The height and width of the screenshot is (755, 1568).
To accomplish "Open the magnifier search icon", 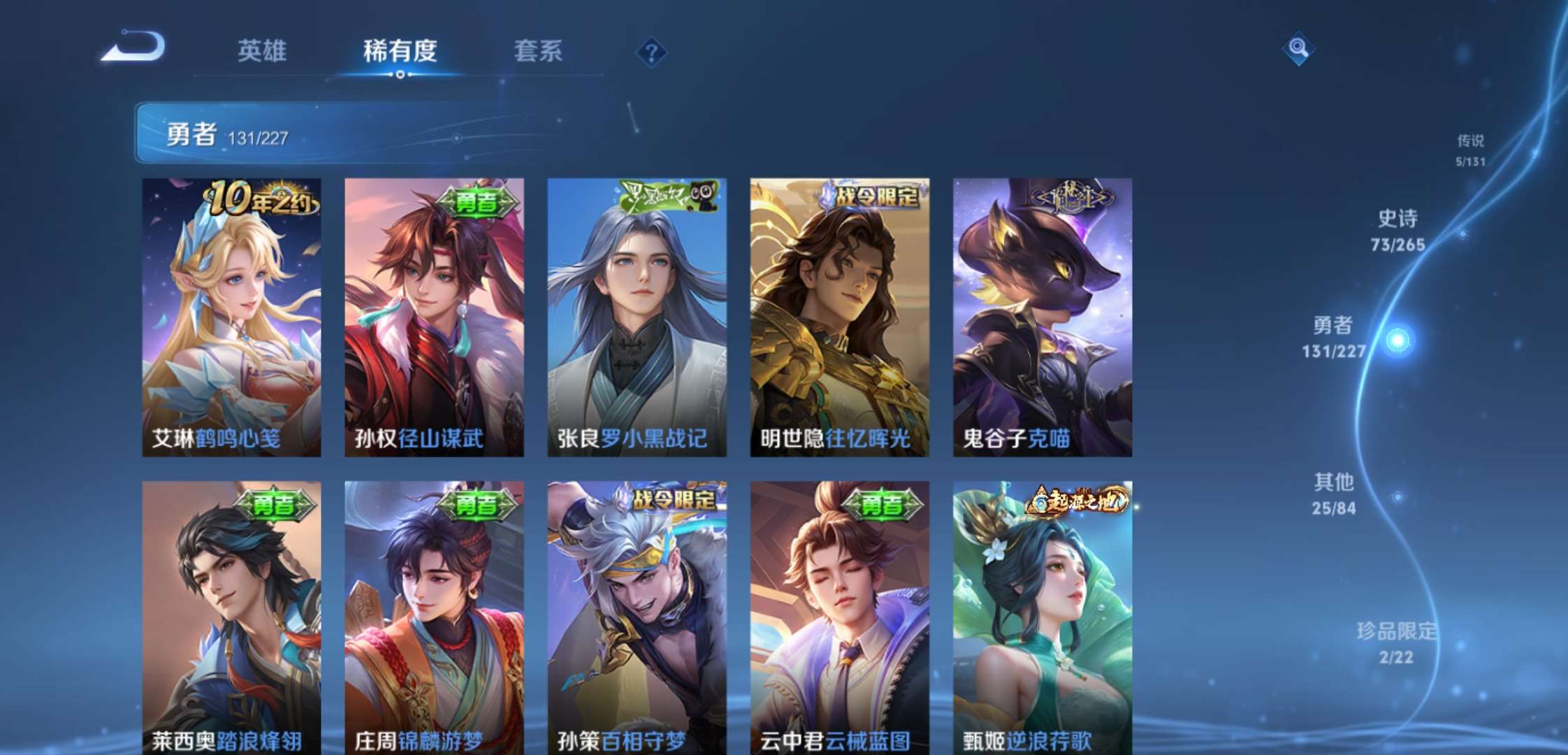I will [x=1298, y=48].
